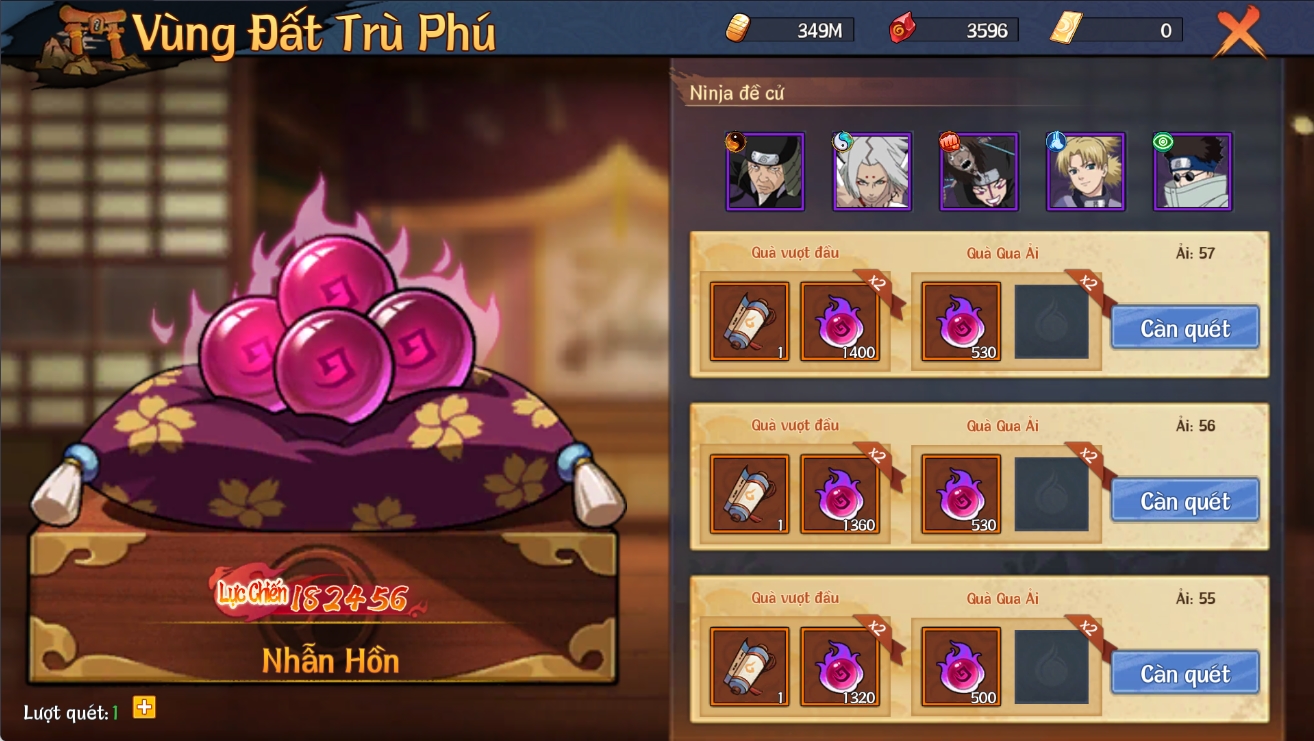Select the old Hokage ninja portrait
1314x741 pixels.
[765, 171]
